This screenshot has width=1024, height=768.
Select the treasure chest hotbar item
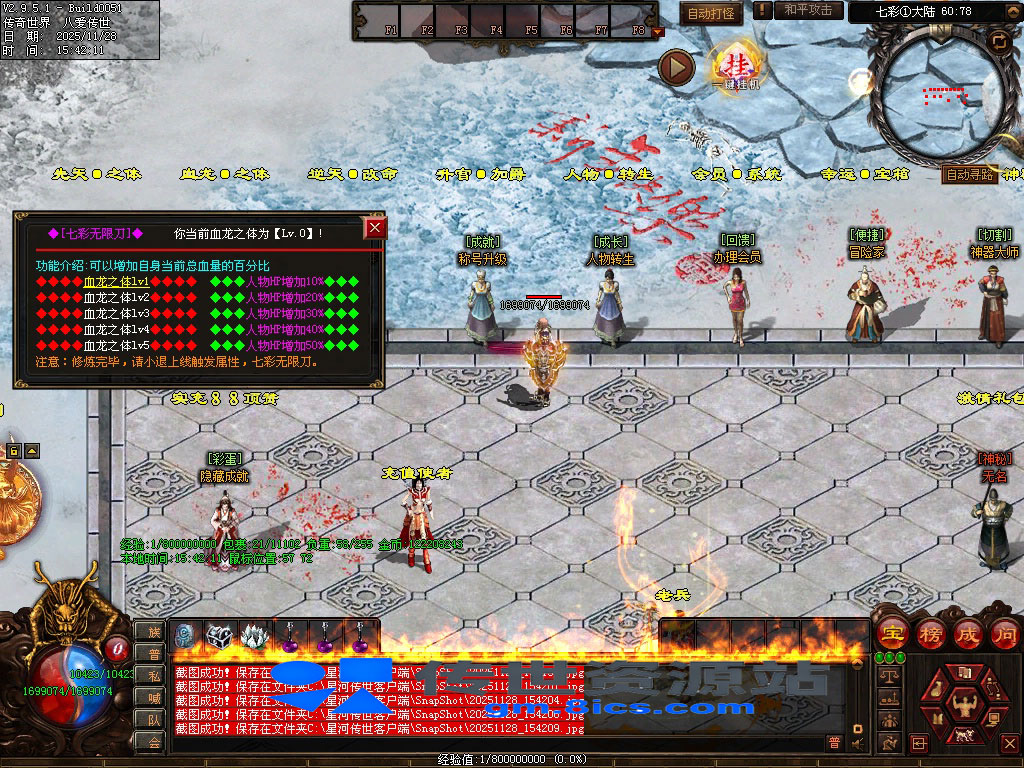[219, 636]
